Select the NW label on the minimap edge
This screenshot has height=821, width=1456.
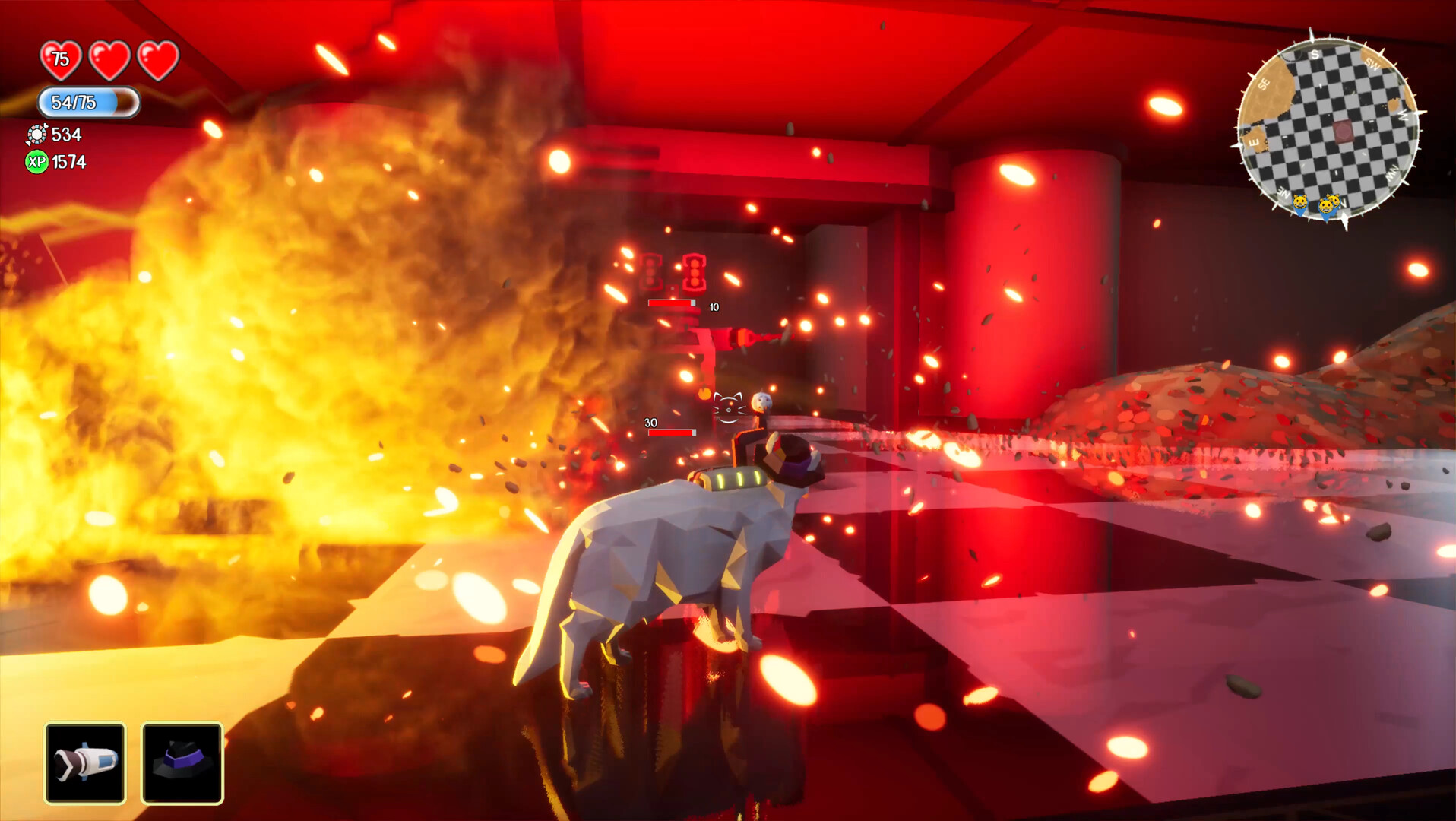click(1392, 172)
